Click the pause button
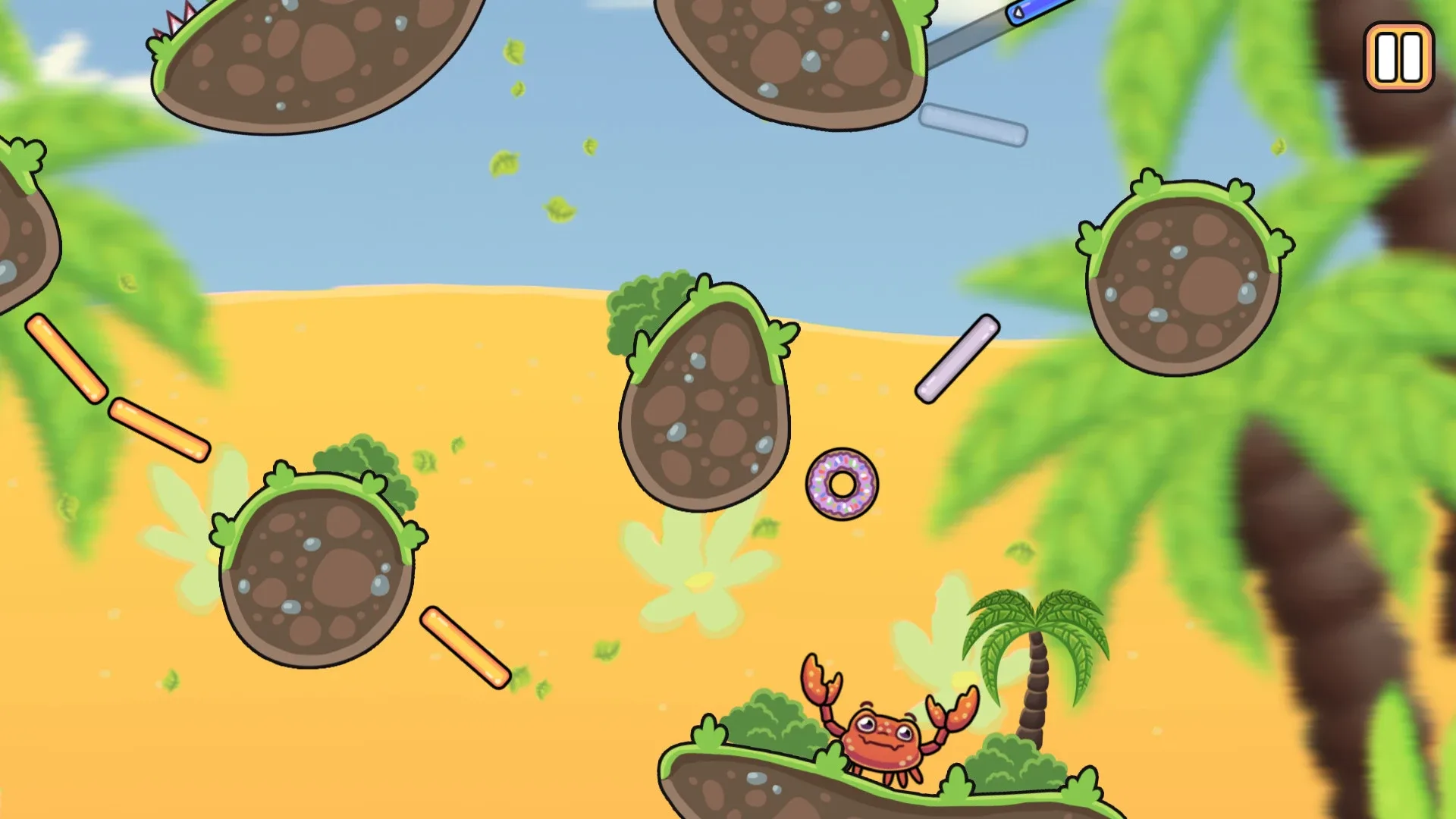The image size is (1456, 819). [1399, 57]
